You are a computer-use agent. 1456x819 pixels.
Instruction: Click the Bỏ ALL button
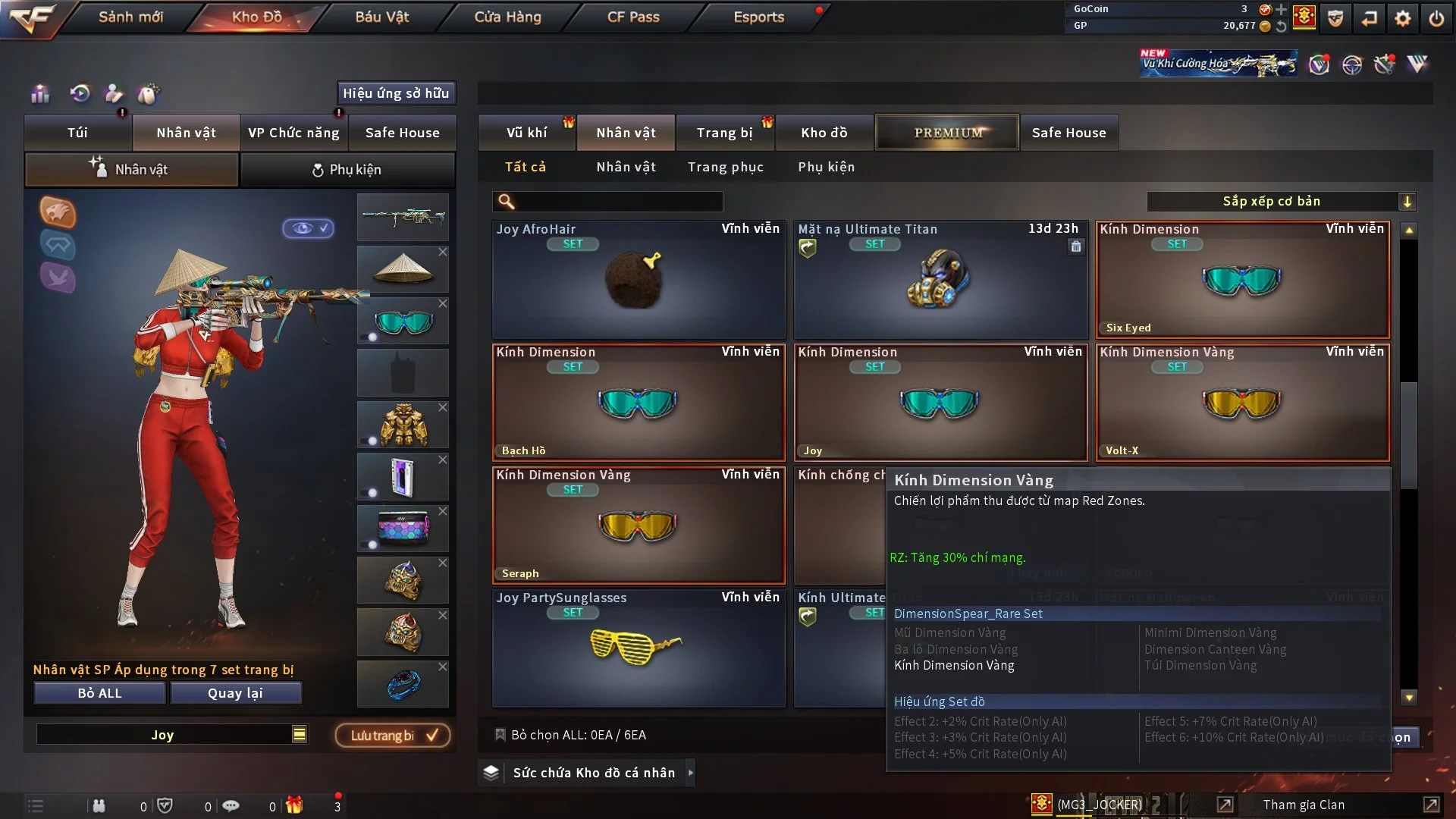(99, 693)
